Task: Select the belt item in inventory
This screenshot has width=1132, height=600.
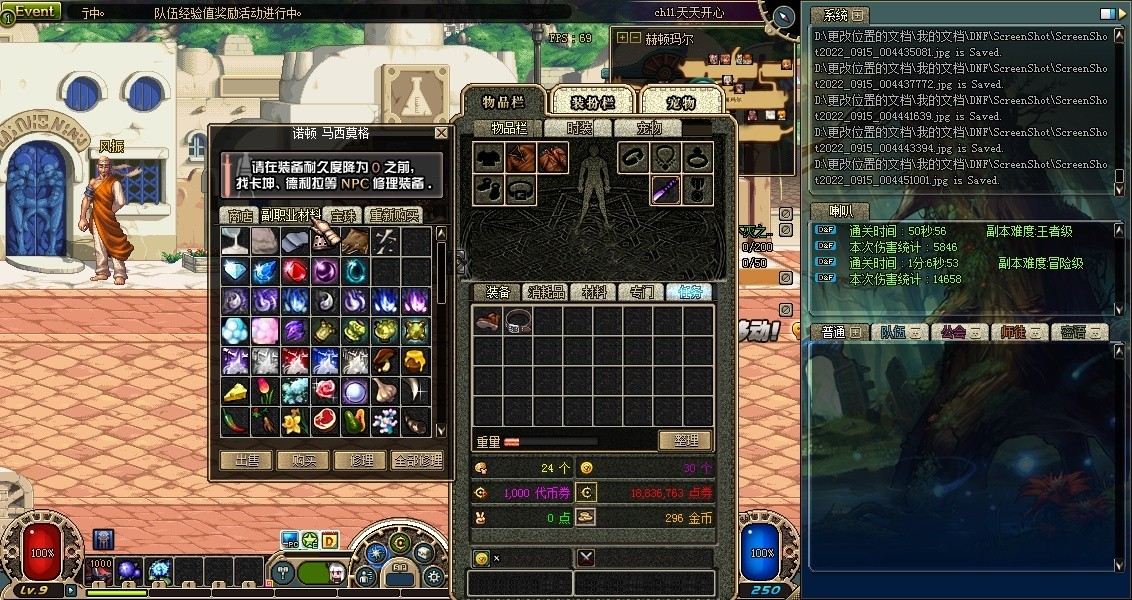Action: pos(518,321)
